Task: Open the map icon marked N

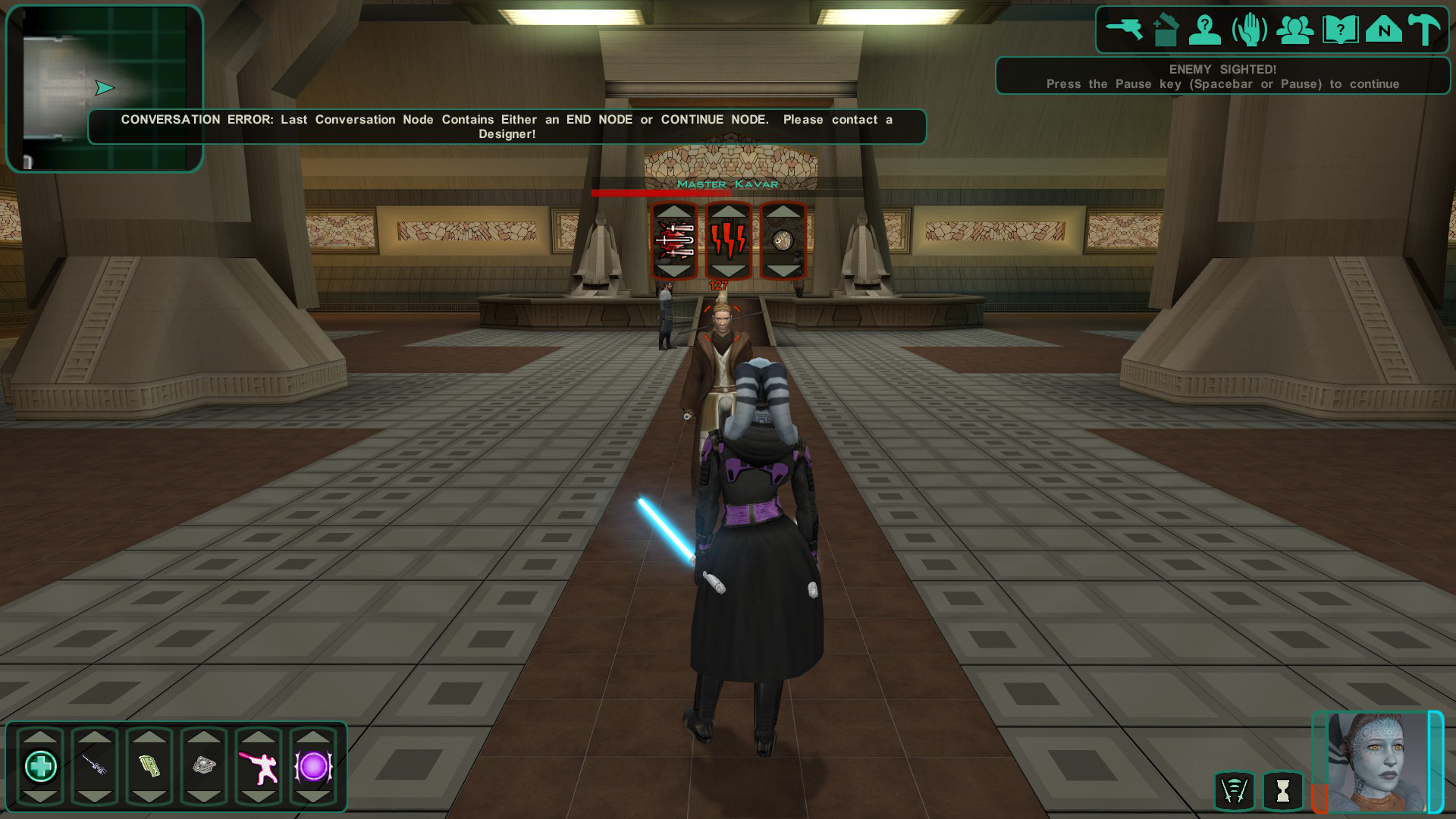Action: (1384, 30)
